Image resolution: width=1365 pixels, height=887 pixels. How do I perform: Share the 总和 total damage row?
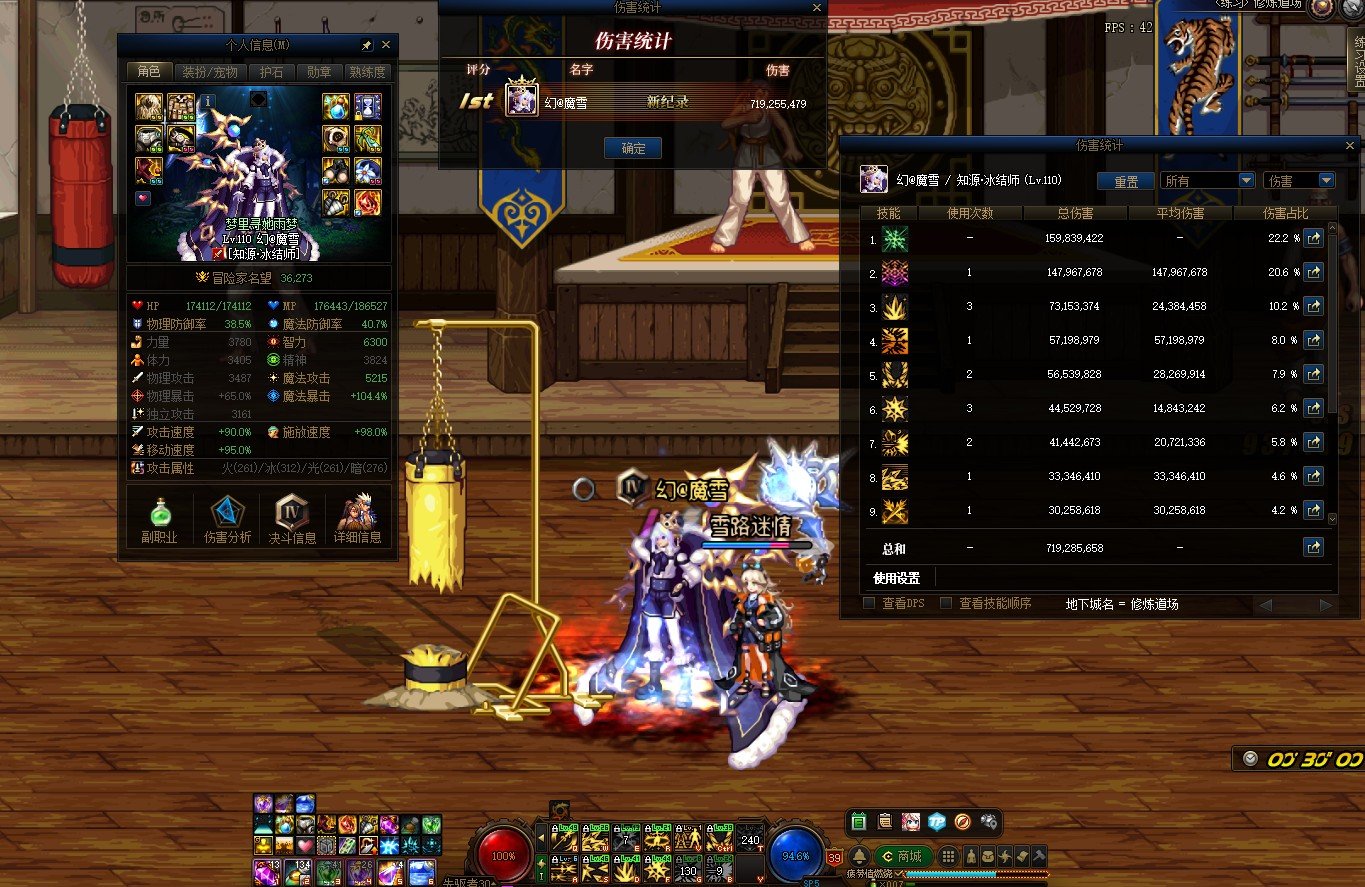pos(1313,547)
